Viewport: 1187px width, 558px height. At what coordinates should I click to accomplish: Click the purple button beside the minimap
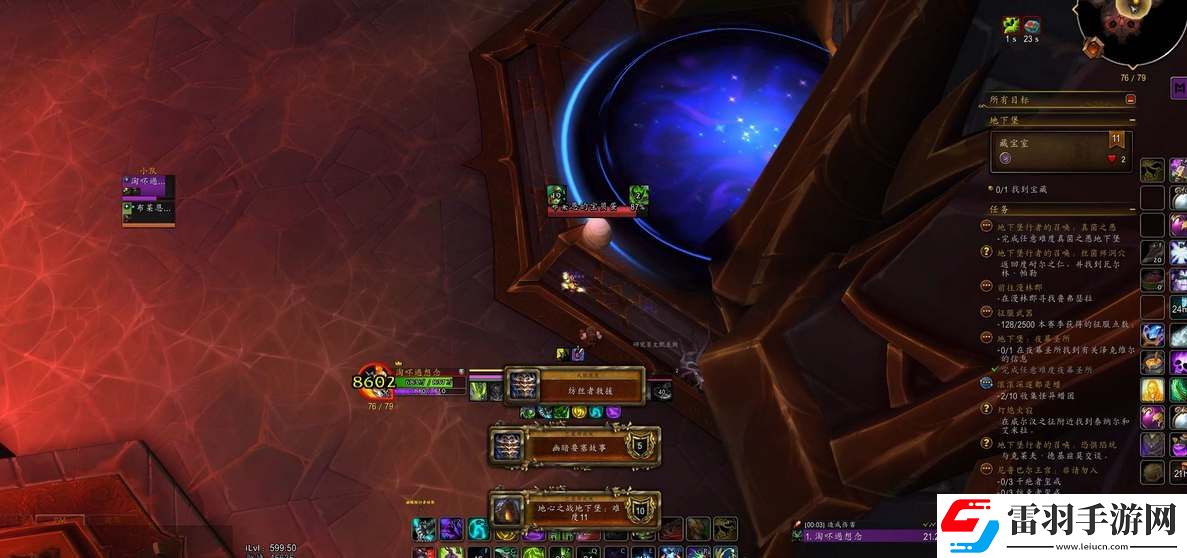[1178, 89]
